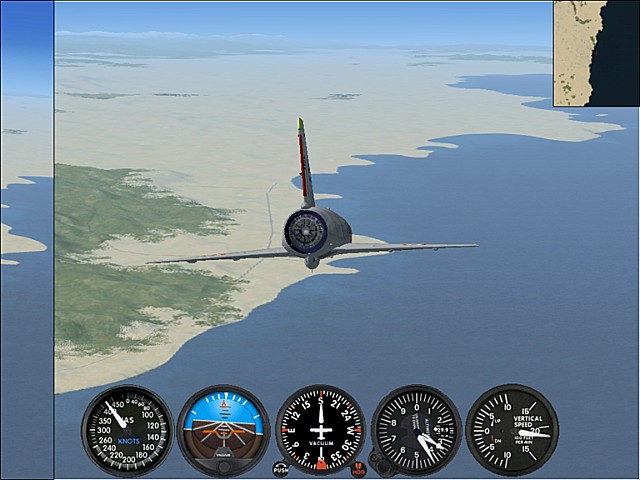Open the coastline minimap
The height and width of the screenshot is (480, 640).
click(596, 53)
